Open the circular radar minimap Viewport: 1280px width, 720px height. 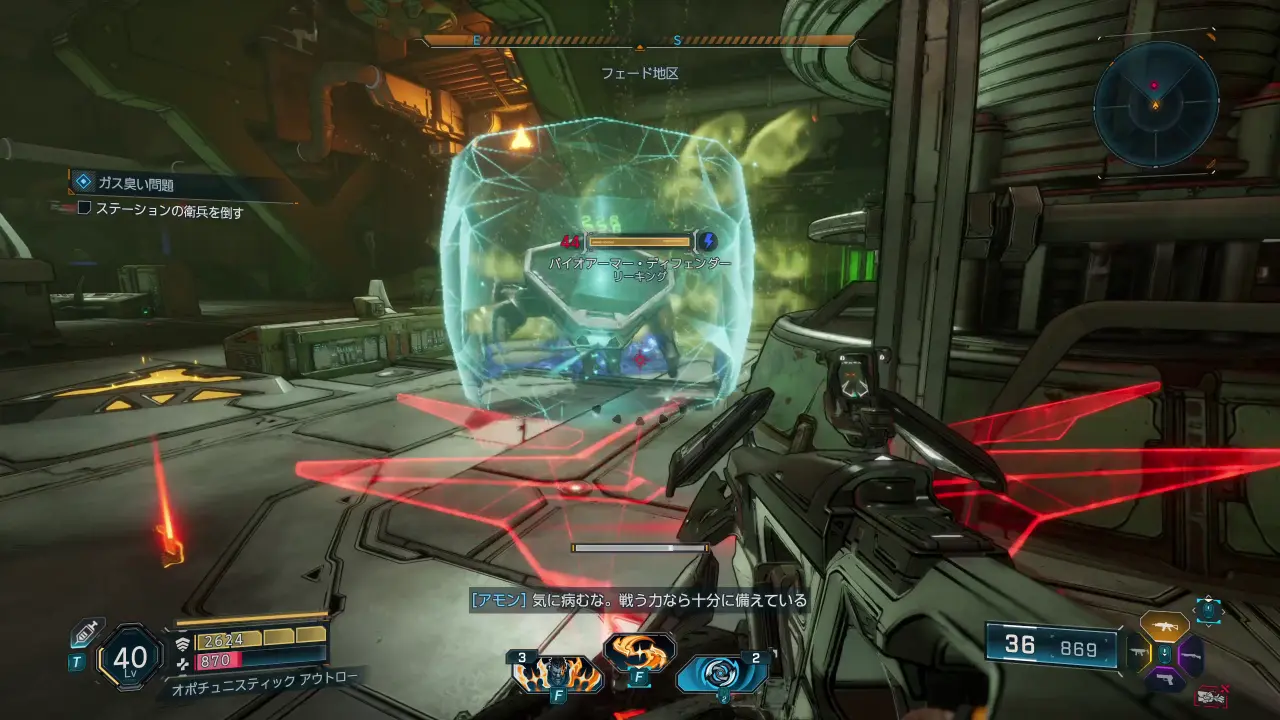click(x=1155, y=103)
